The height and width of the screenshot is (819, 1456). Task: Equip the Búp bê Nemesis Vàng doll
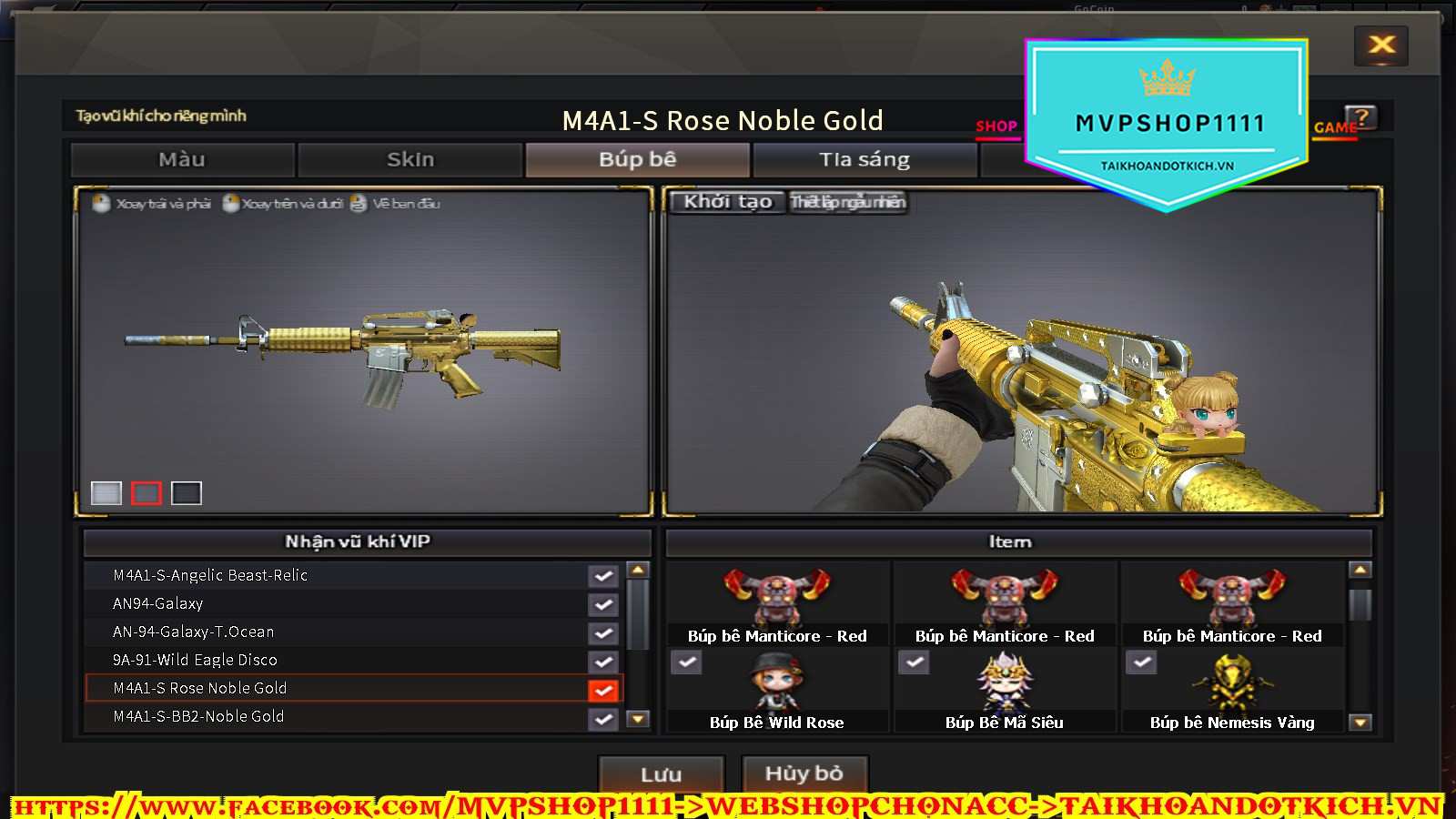click(1231, 692)
